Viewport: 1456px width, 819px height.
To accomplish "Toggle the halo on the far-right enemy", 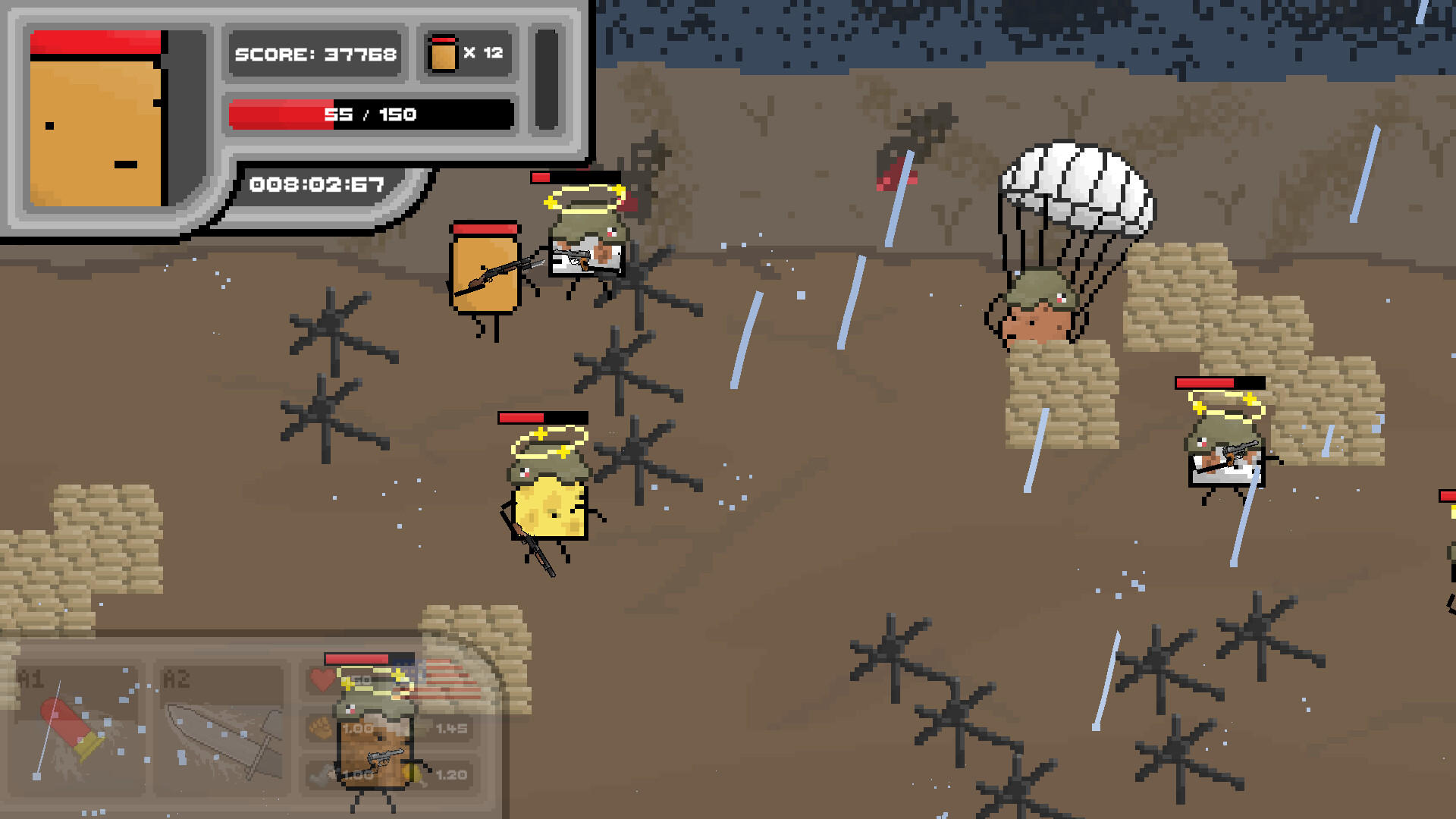I will click(1227, 404).
